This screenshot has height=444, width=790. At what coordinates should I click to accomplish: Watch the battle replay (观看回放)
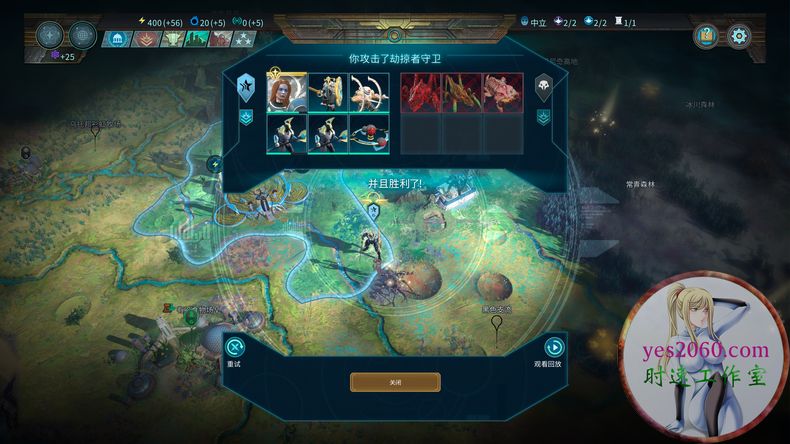pos(553,348)
